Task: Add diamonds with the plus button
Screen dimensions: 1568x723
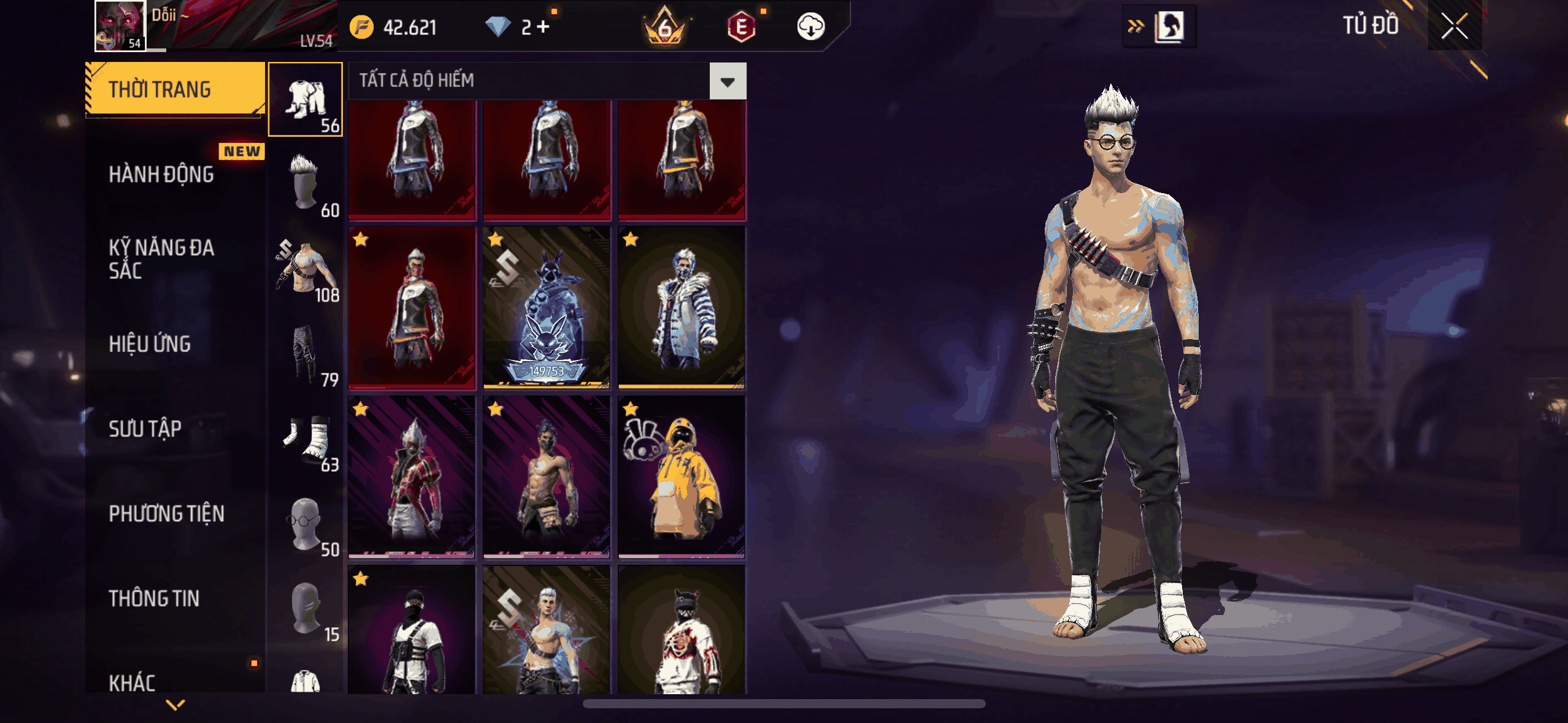Action: [x=543, y=27]
